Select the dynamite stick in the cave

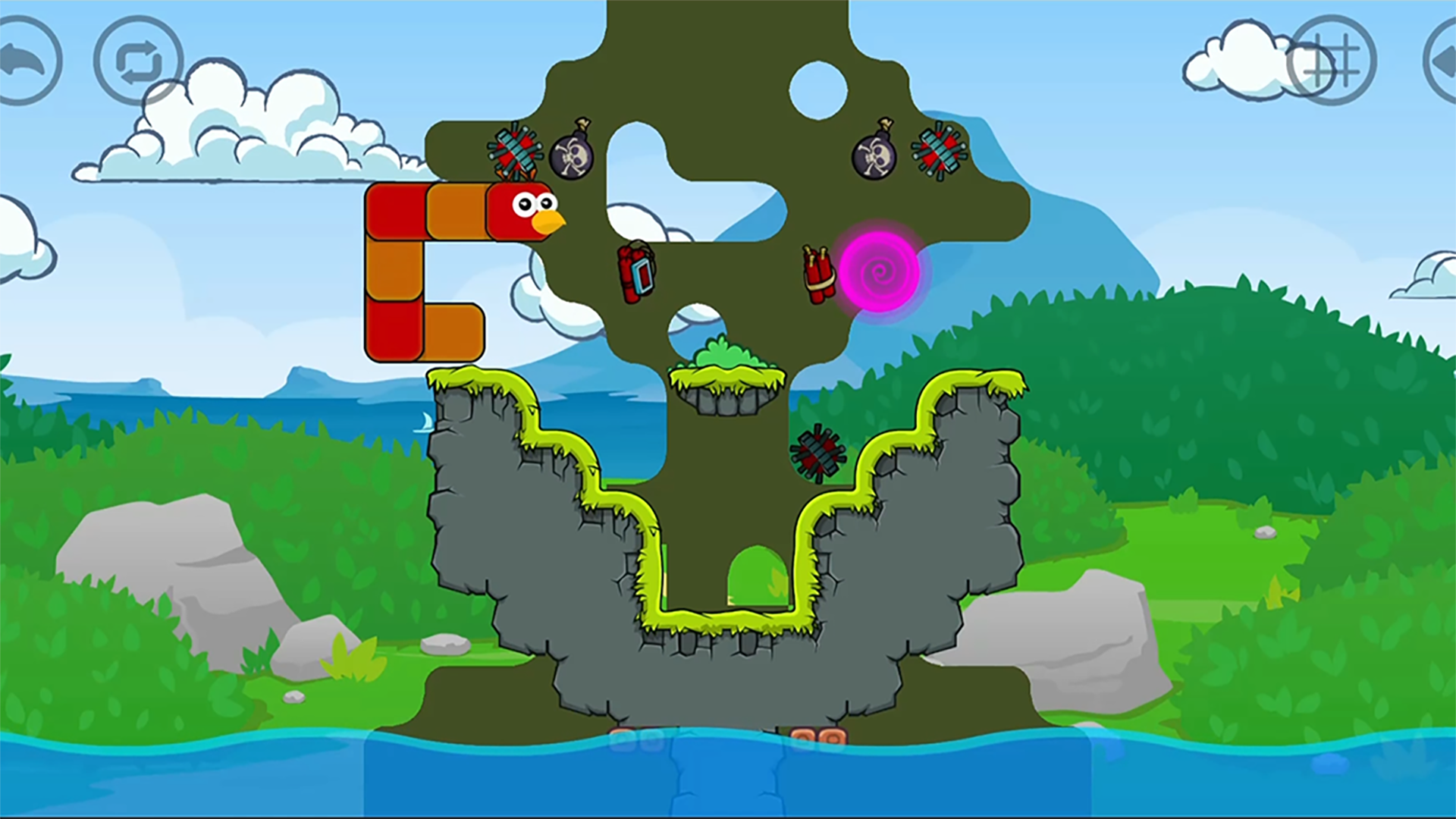click(637, 273)
